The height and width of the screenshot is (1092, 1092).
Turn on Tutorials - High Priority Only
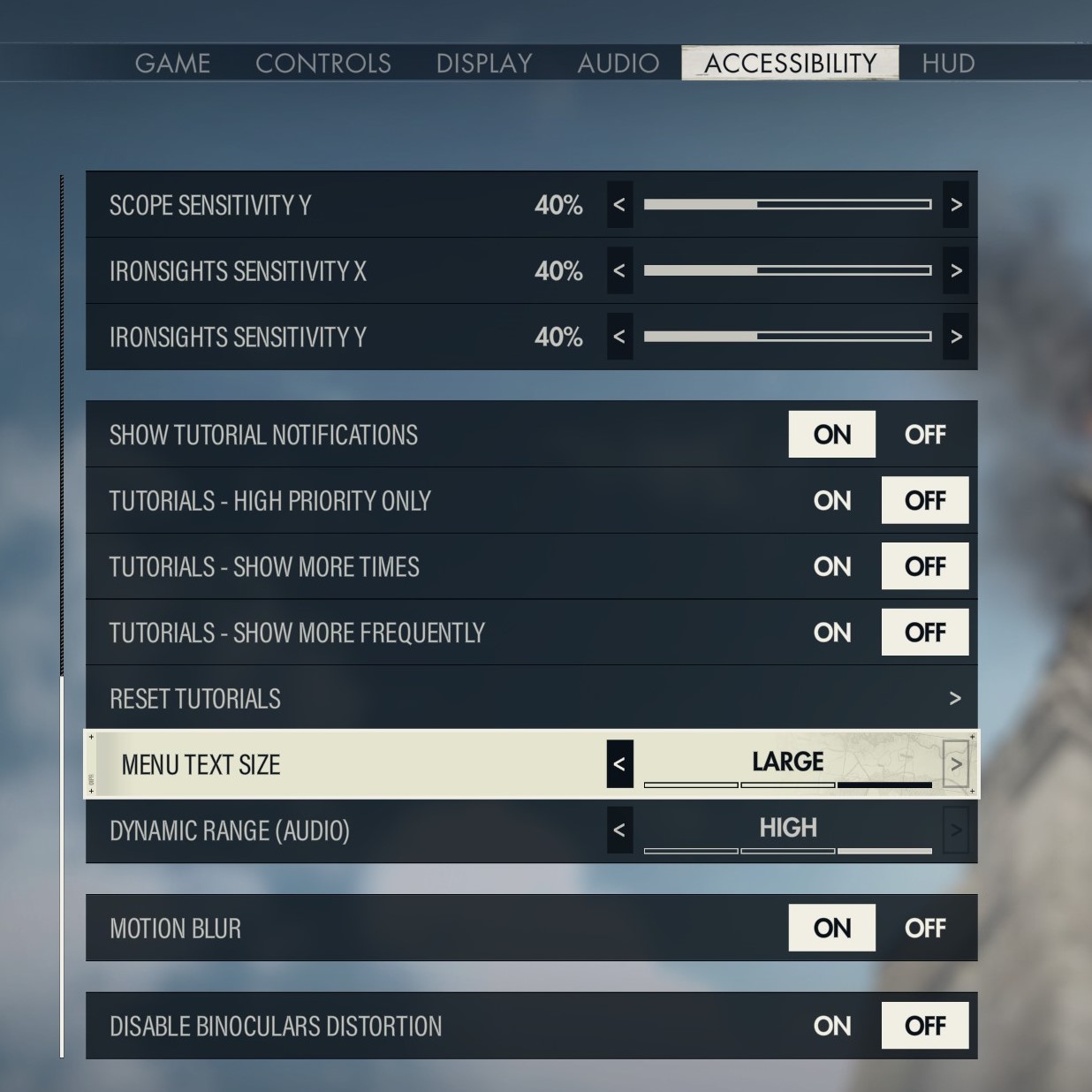(x=831, y=501)
